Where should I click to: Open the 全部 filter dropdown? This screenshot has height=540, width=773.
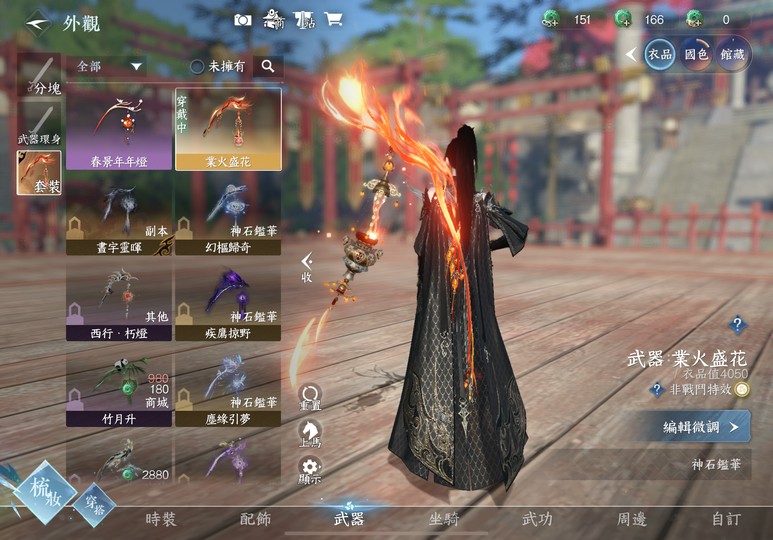pyautogui.click(x=110, y=66)
